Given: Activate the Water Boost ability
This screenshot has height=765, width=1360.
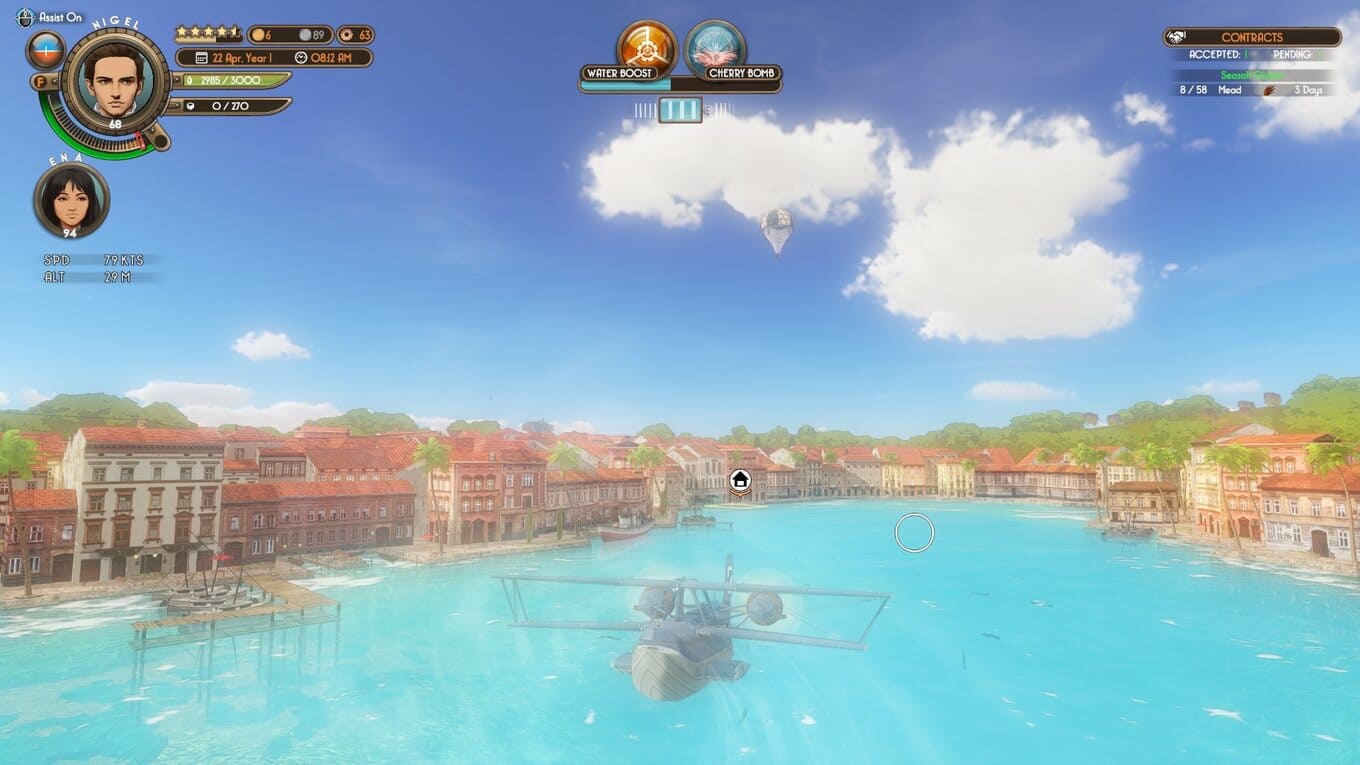Looking at the screenshot, I should tap(646, 46).
